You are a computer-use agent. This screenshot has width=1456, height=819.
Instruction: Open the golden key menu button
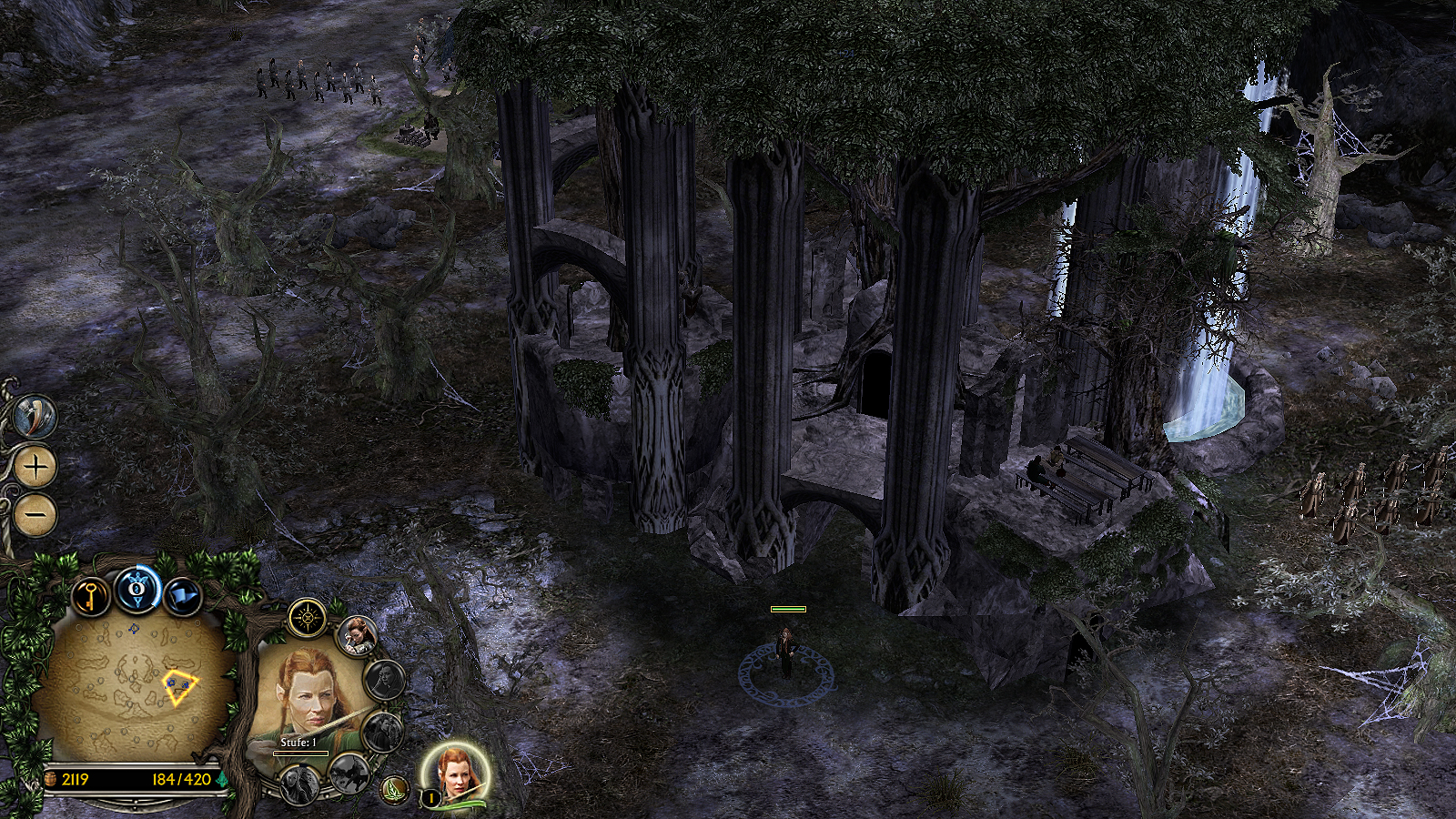click(91, 598)
